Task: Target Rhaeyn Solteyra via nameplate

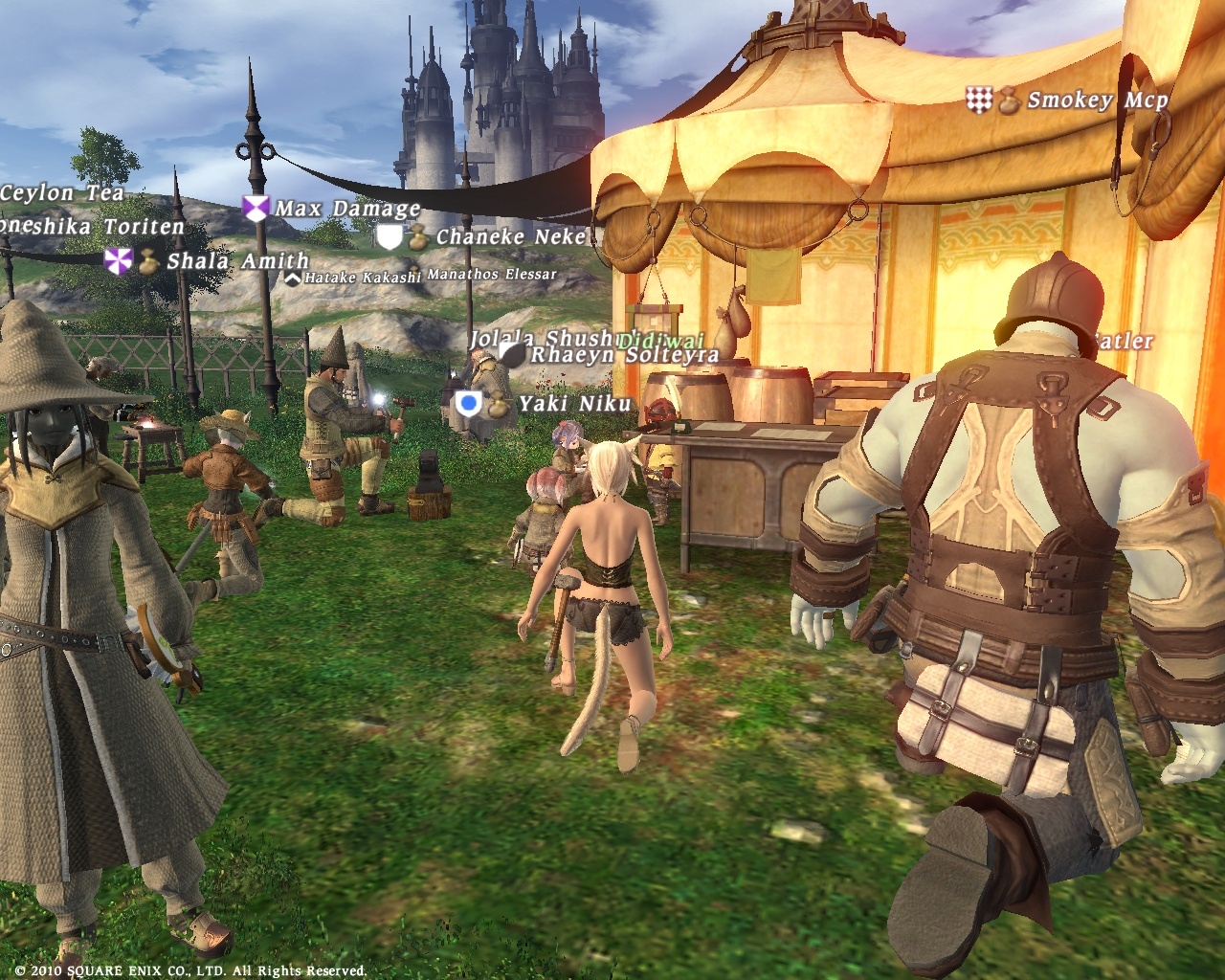Action: click(624, 355)
